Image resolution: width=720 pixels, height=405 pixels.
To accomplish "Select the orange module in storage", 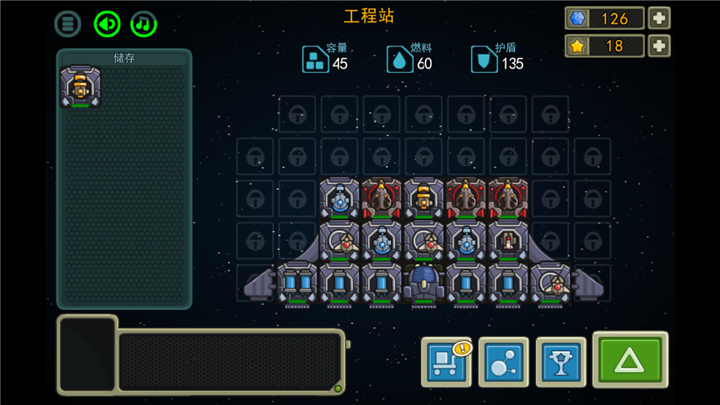I will point(80,88).
